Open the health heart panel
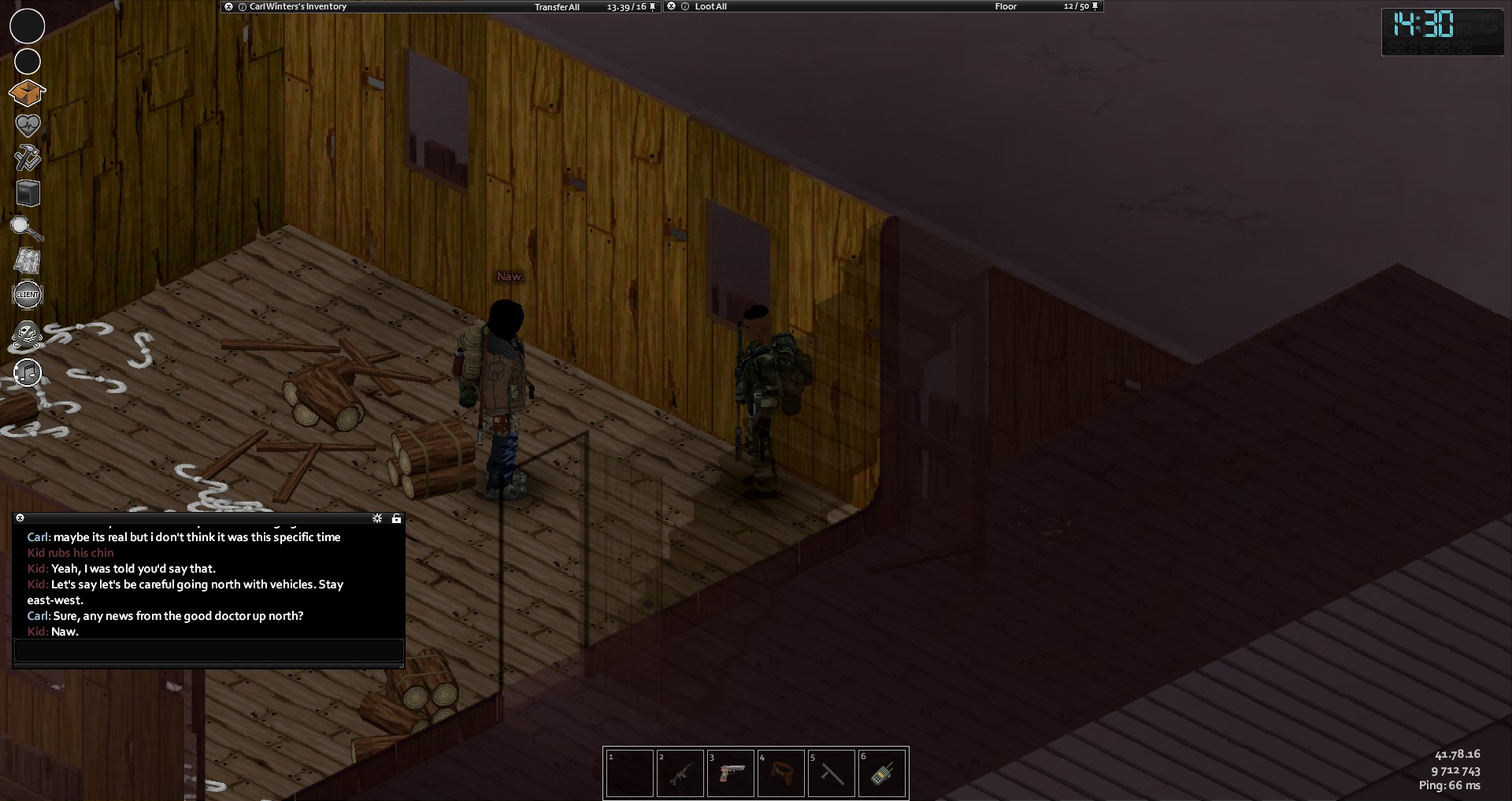The width and height of the screenshot is (1512, 801). click(x=28, y=125)
